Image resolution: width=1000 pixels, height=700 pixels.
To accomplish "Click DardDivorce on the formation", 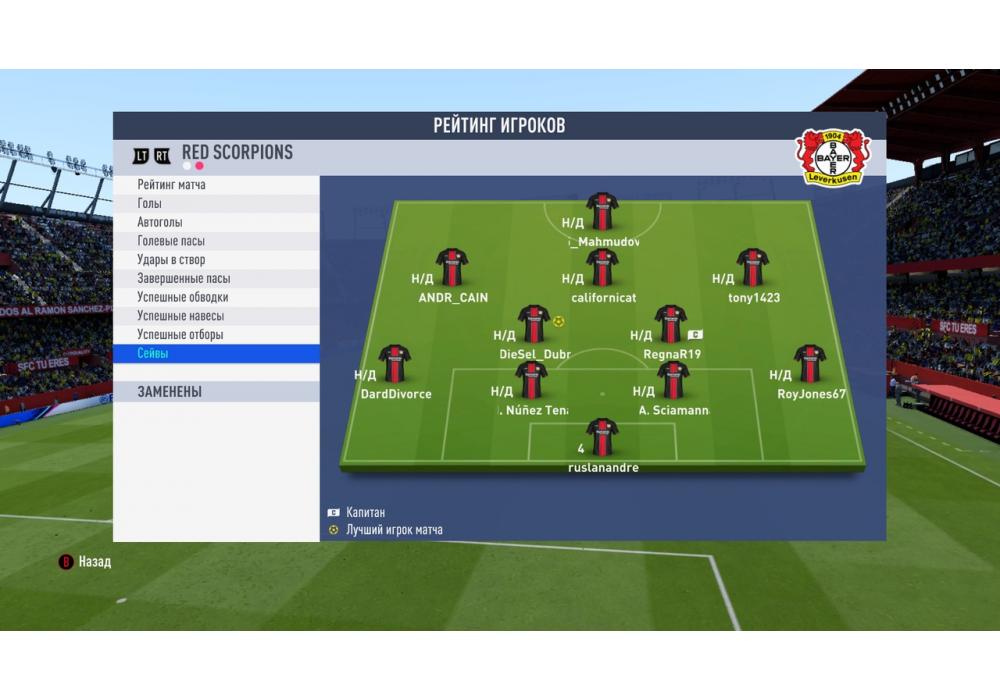I will (x=395, y=364).
